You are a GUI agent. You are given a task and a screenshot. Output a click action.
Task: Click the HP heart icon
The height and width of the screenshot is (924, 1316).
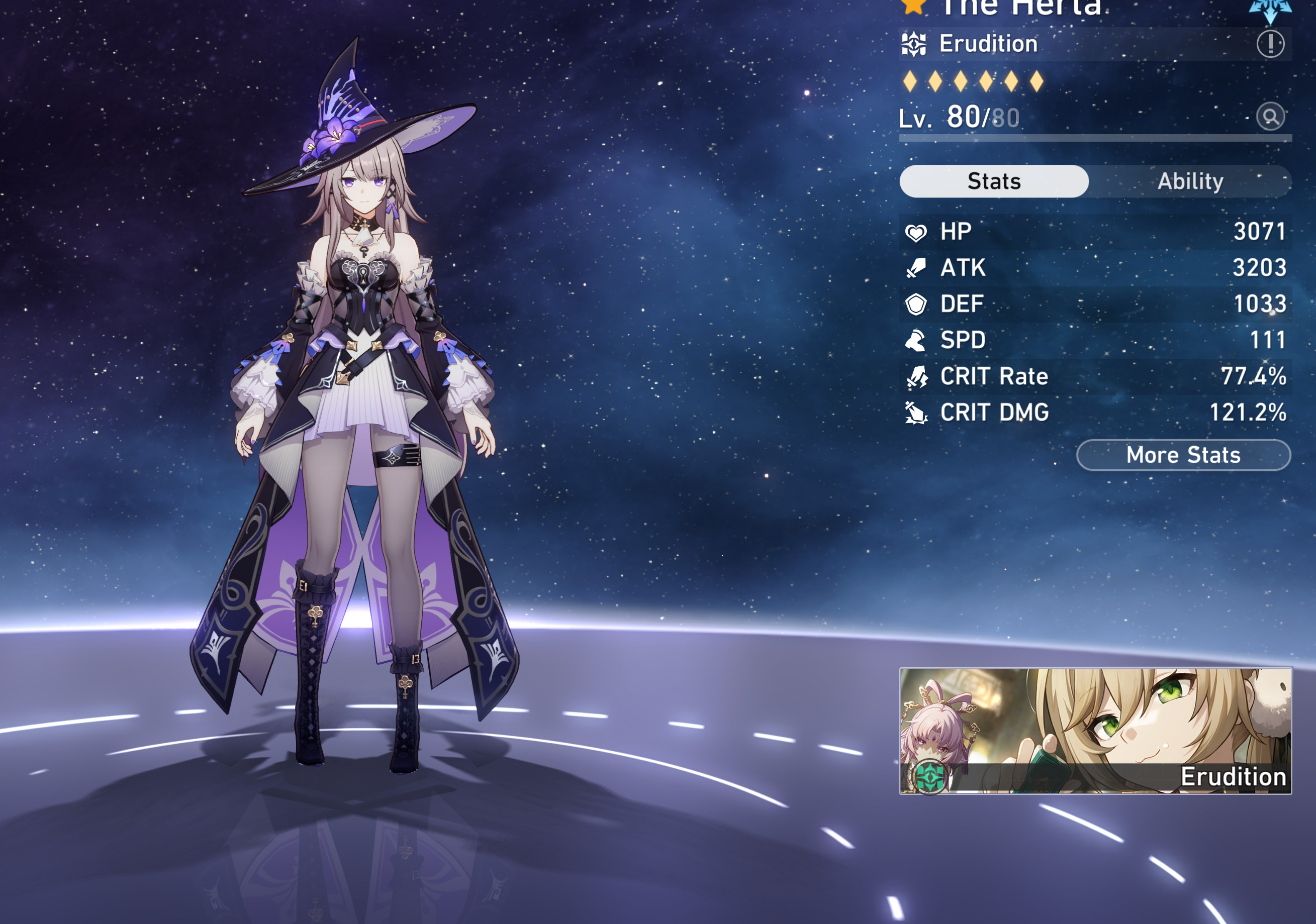pos(918,232)
